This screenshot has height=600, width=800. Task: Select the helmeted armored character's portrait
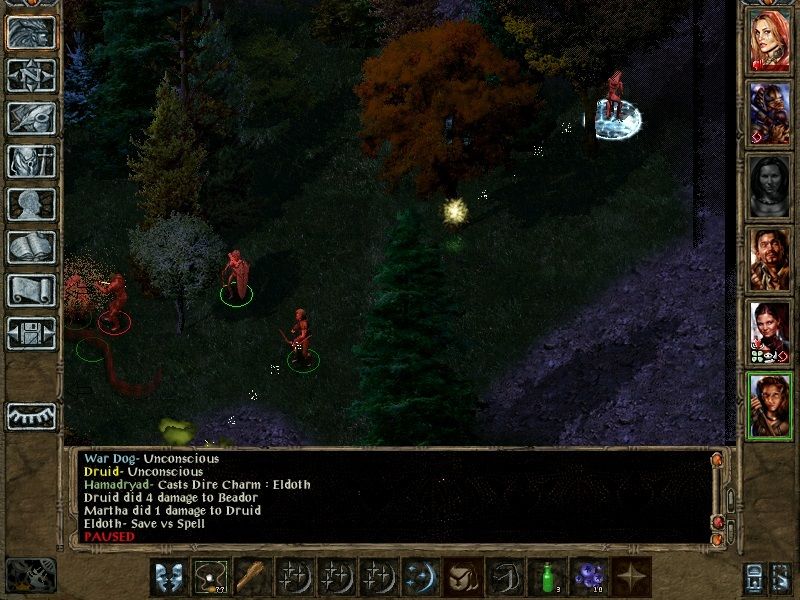pos(770,112)
